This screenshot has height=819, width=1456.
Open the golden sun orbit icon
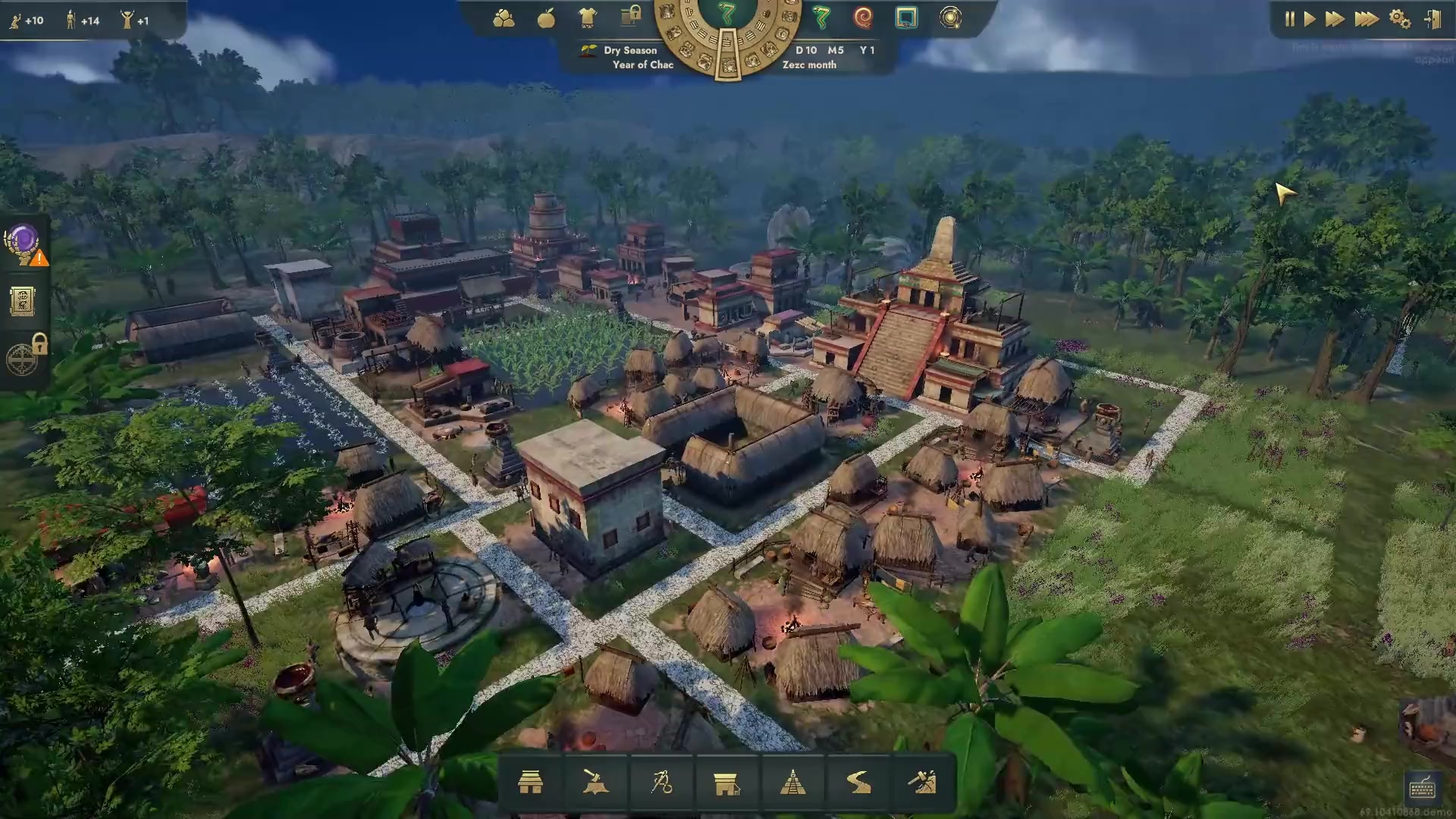950,17
